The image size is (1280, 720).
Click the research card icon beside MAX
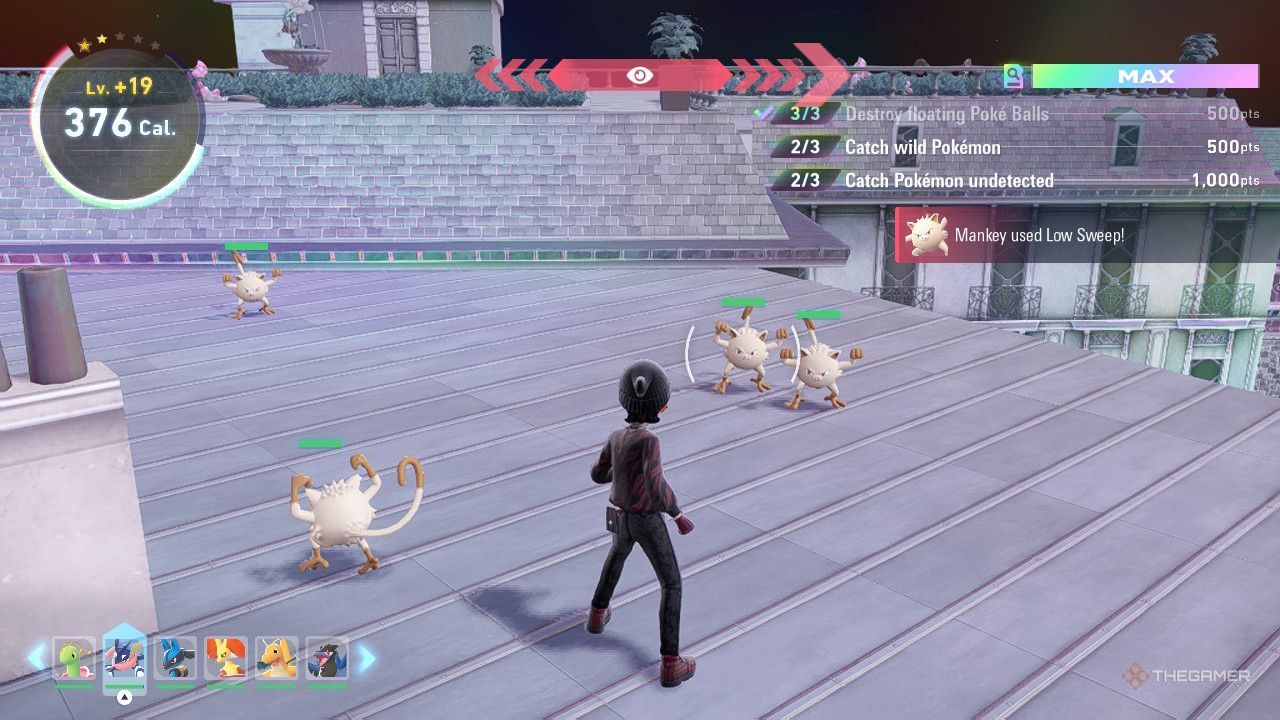(x=1014, y=76)
